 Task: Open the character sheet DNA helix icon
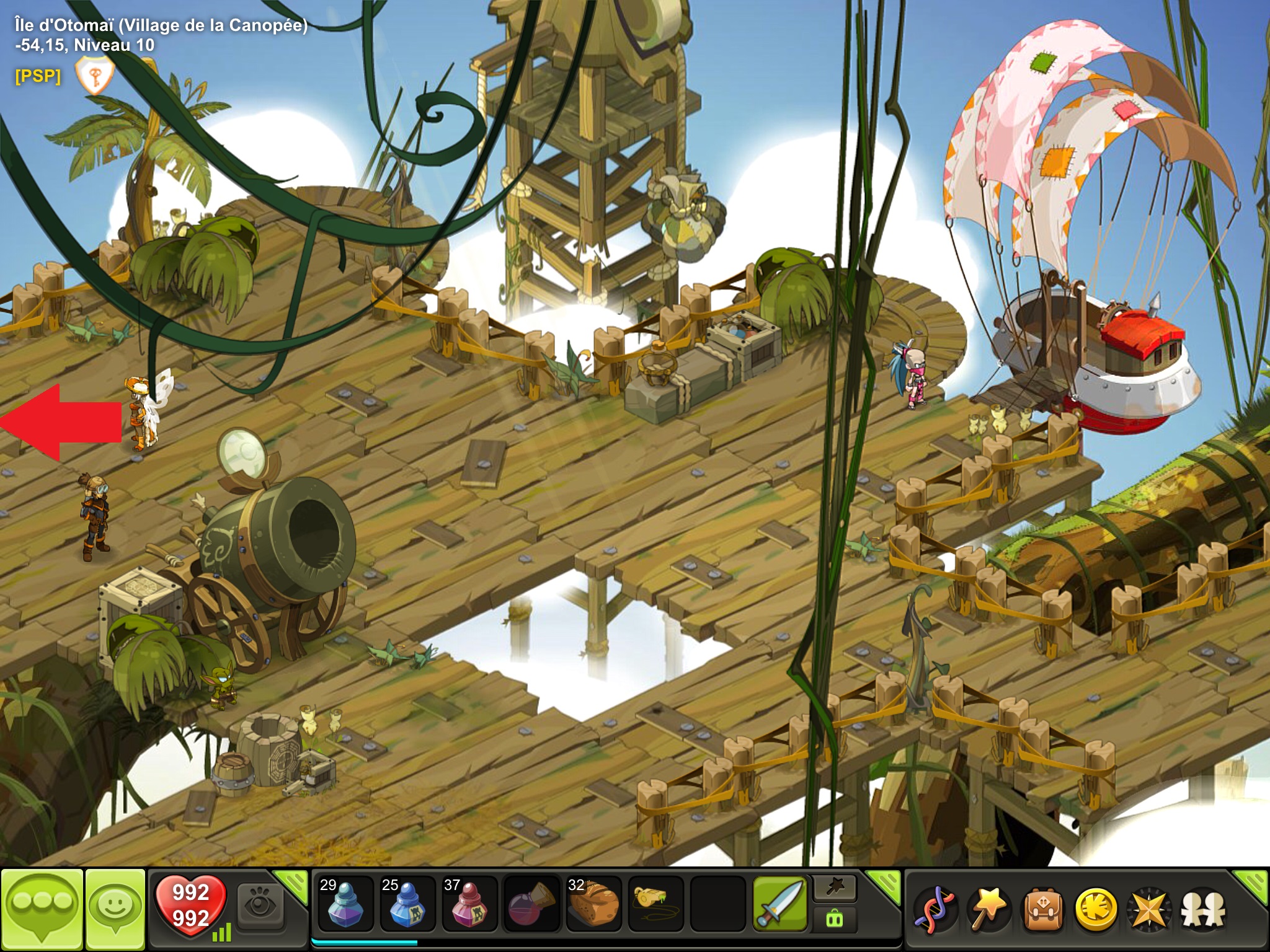point(935,910)
